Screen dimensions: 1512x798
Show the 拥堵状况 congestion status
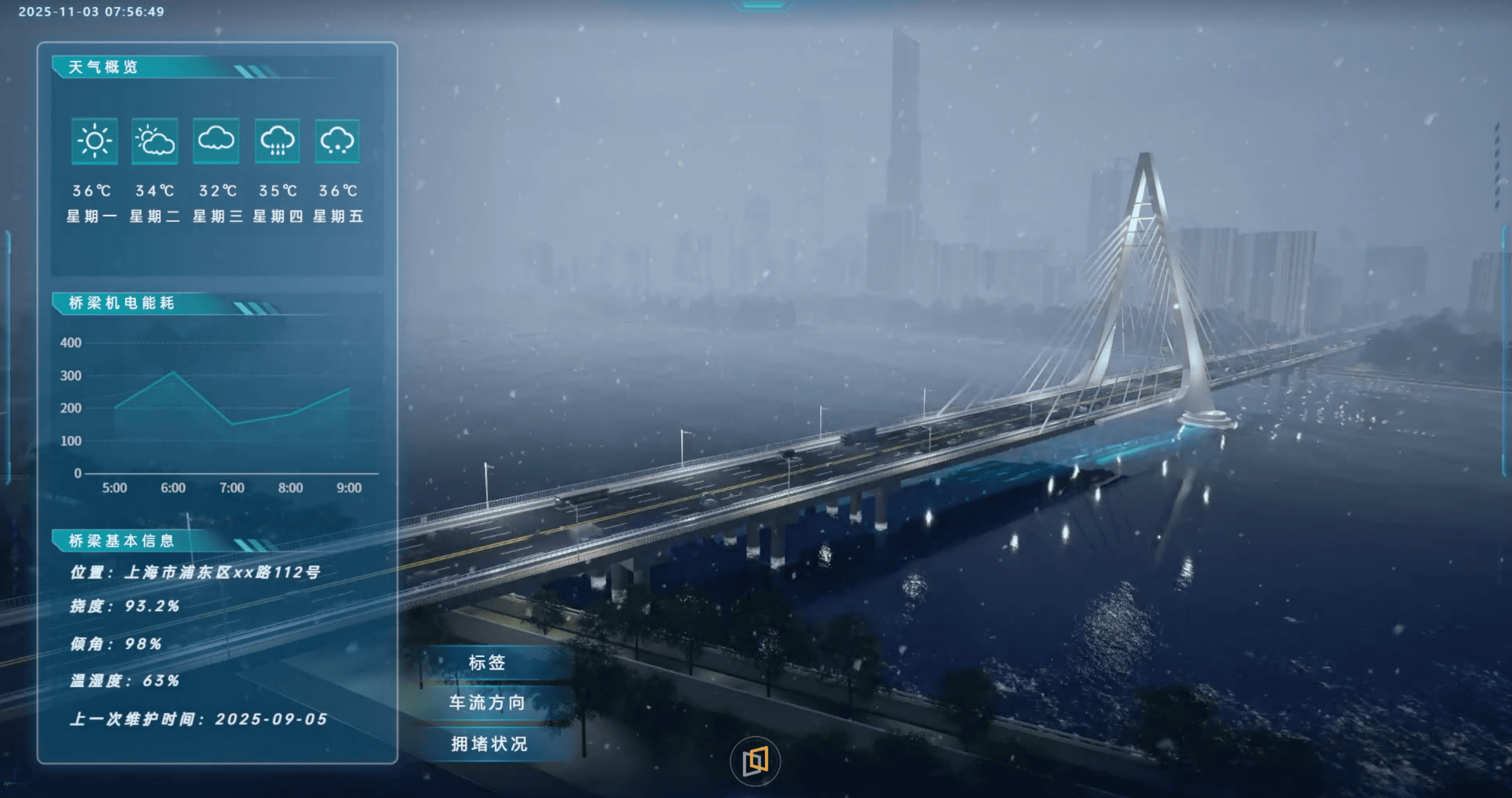pyautogui.click(x=488, y=744)
